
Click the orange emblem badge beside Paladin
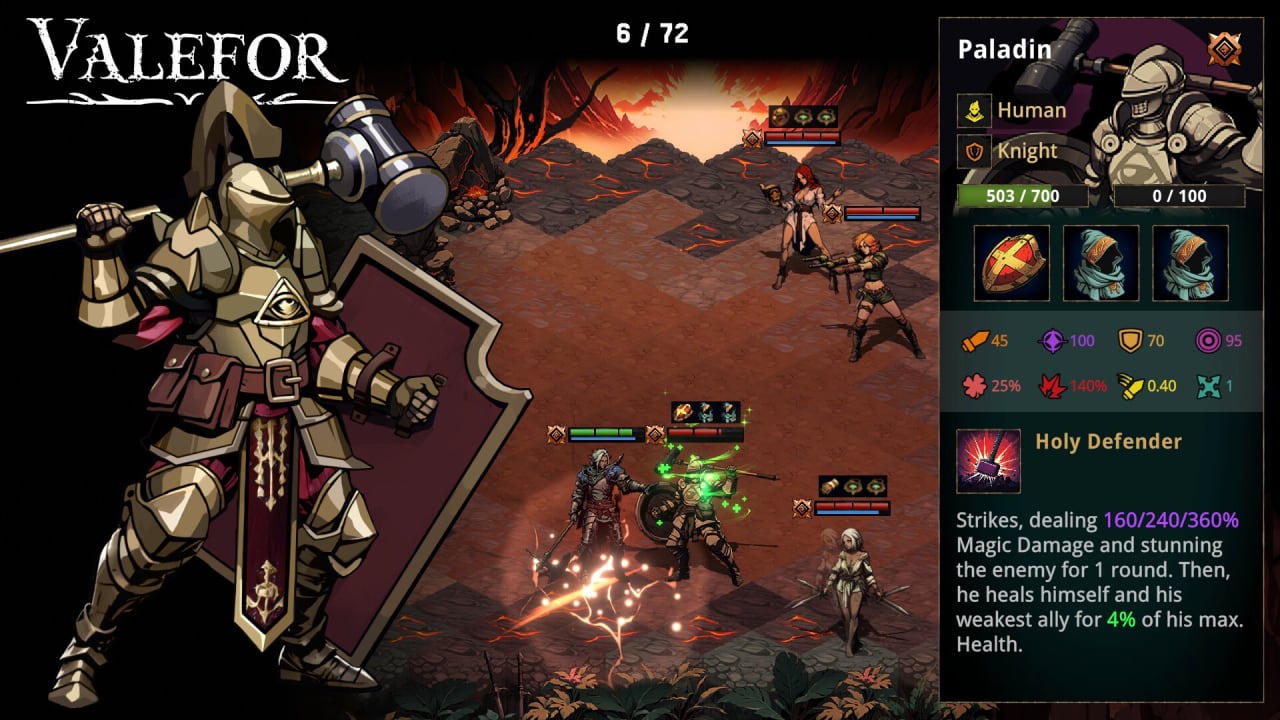[1221, 49]
